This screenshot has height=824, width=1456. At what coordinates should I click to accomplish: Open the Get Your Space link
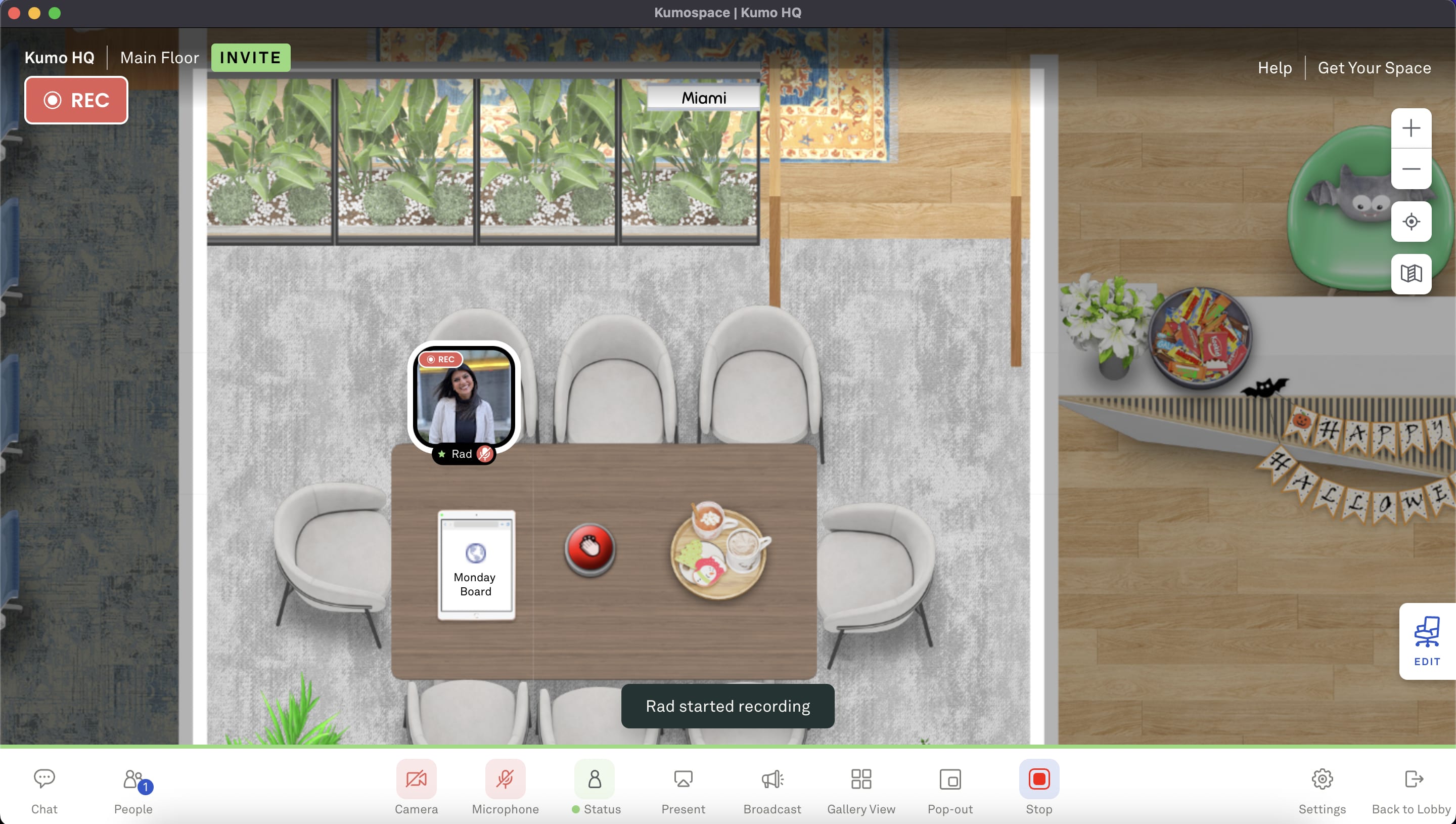[1375, 67]
